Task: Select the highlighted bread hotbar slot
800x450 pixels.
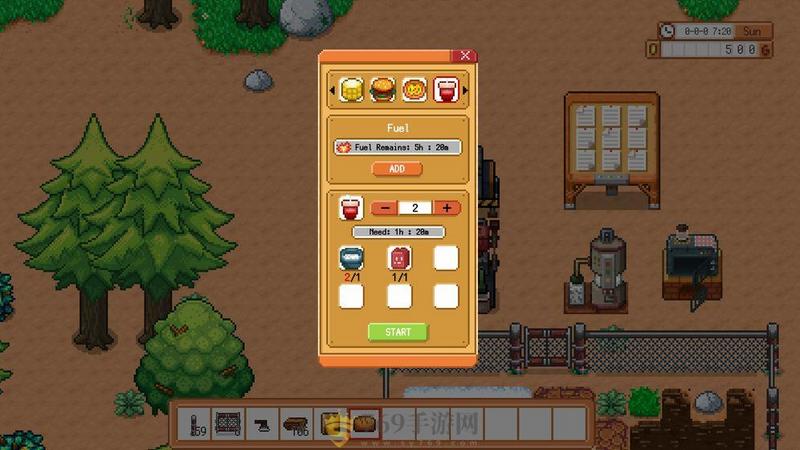Action: pyautogui.click(x=364, y=424)
